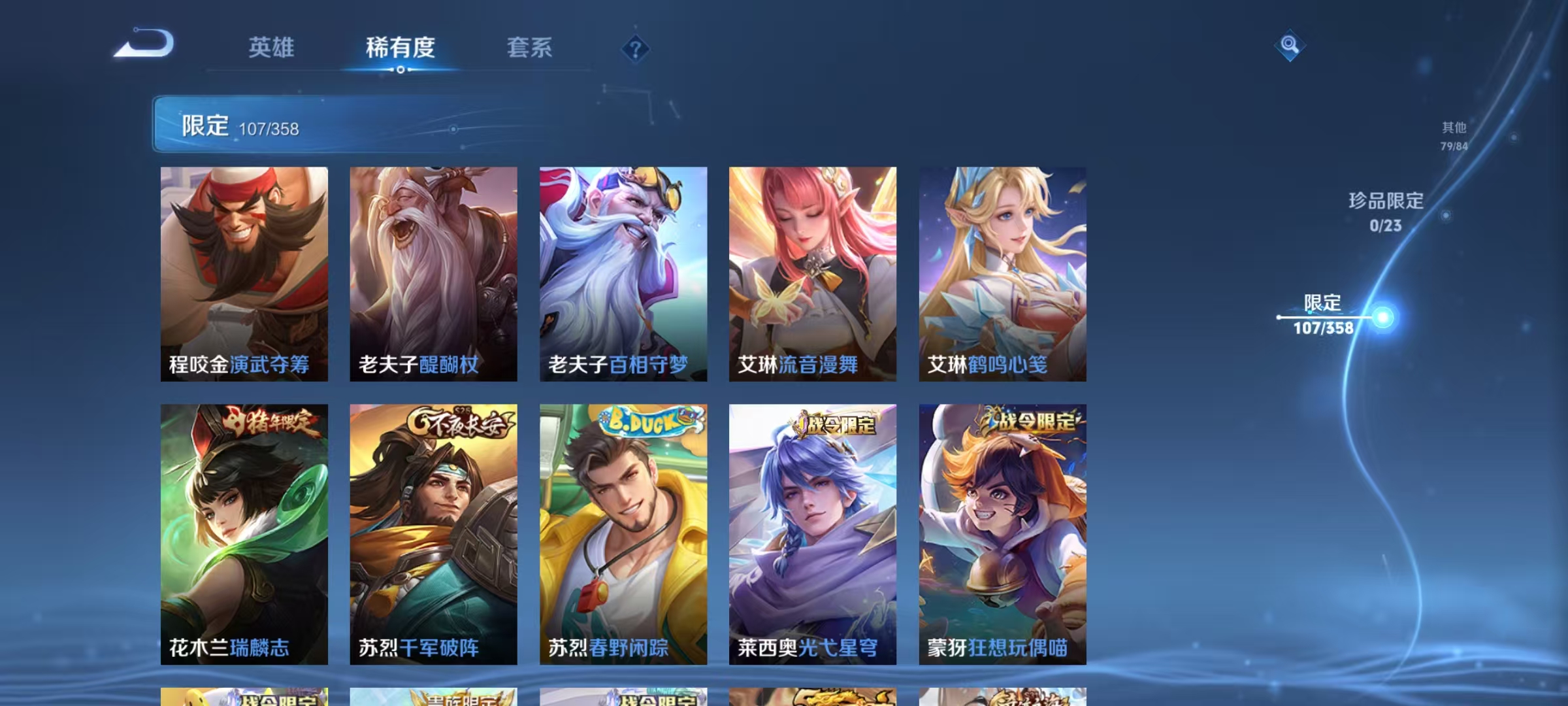1568x706 pixels.
Task: Switch to the 英雄 tab
Action: click(x=272, y=48)
